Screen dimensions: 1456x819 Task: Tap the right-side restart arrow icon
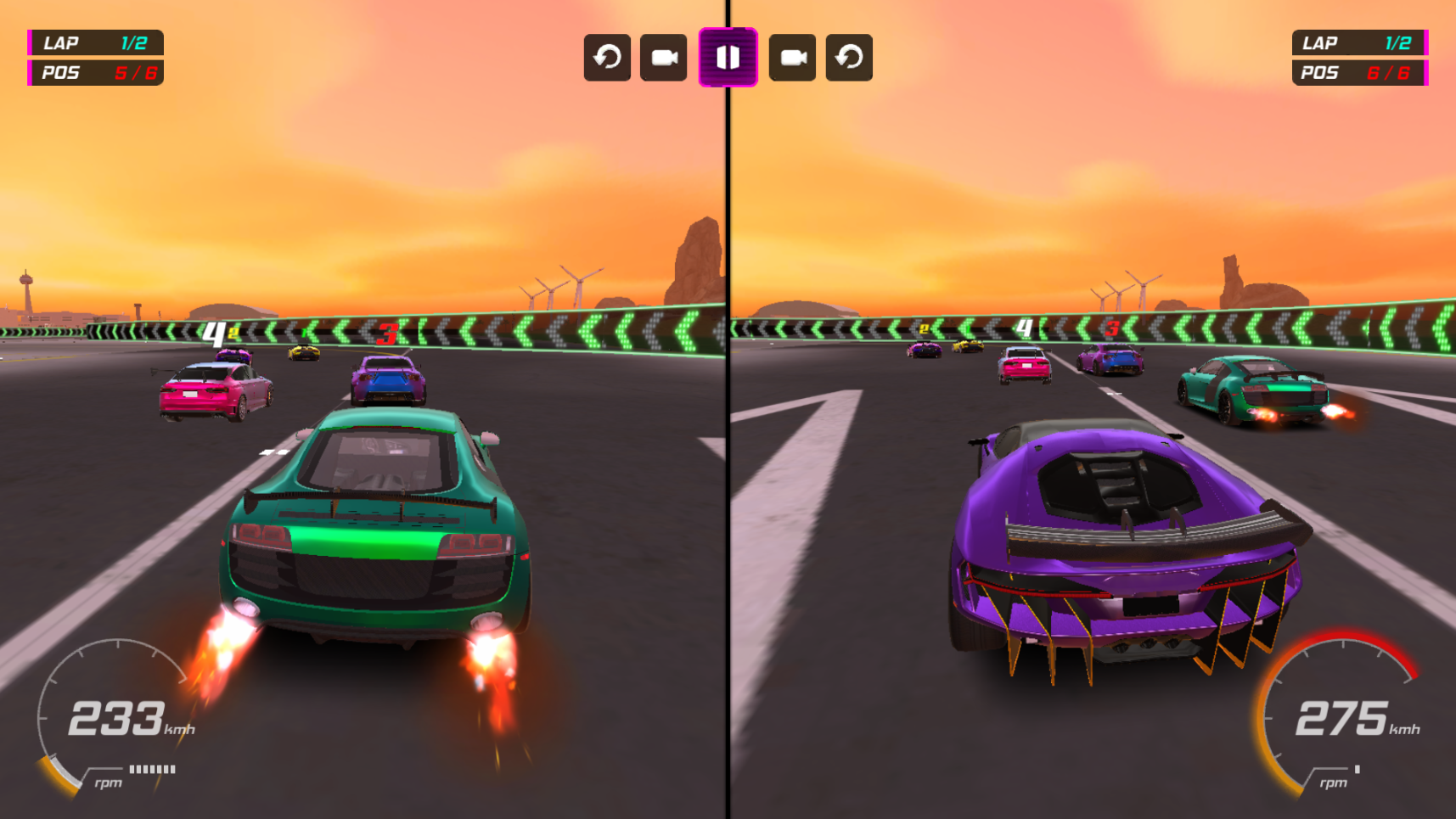pyautogui.click(x=848, y=57)
